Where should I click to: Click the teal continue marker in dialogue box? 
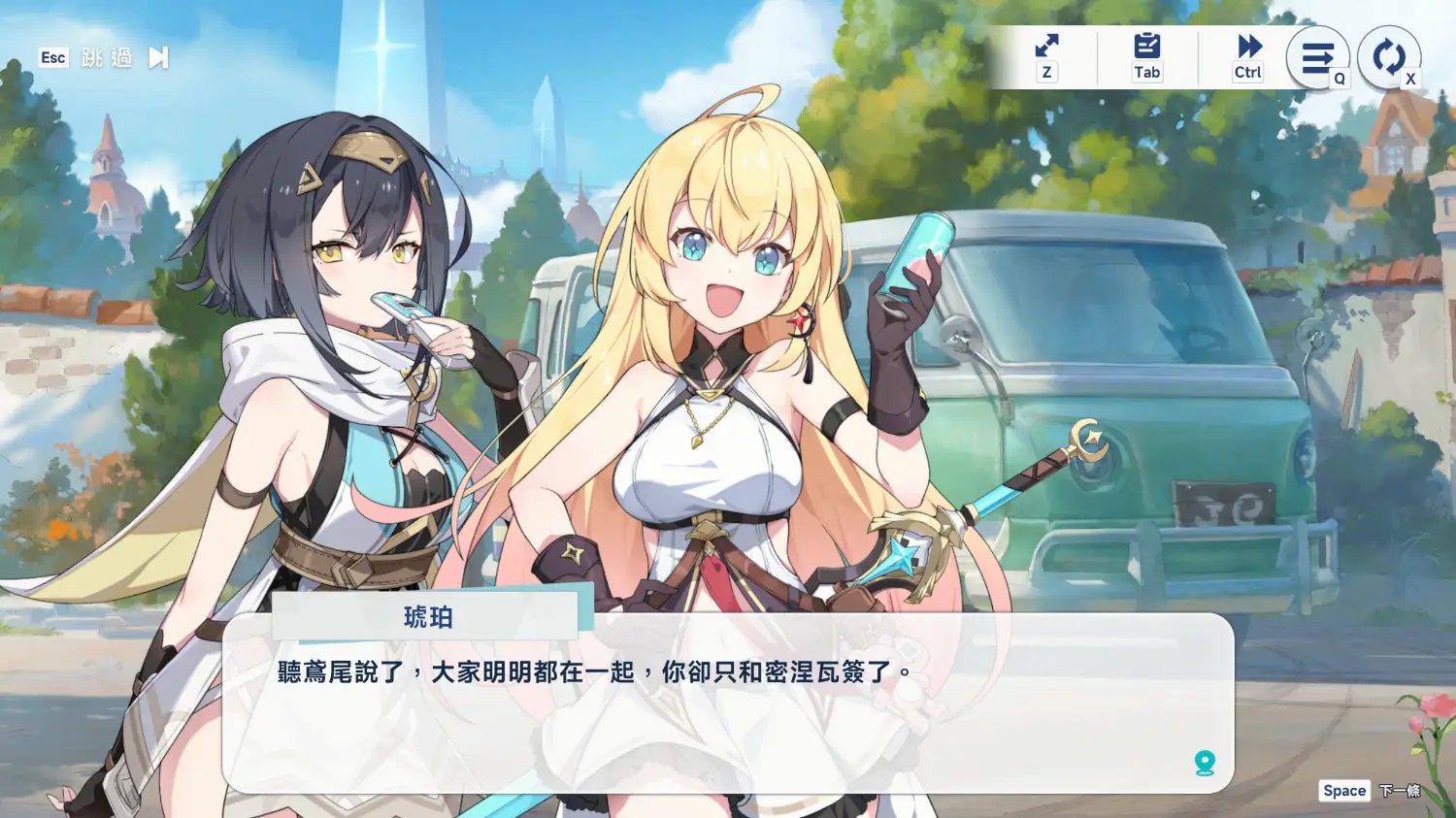tap(1205, 763)
